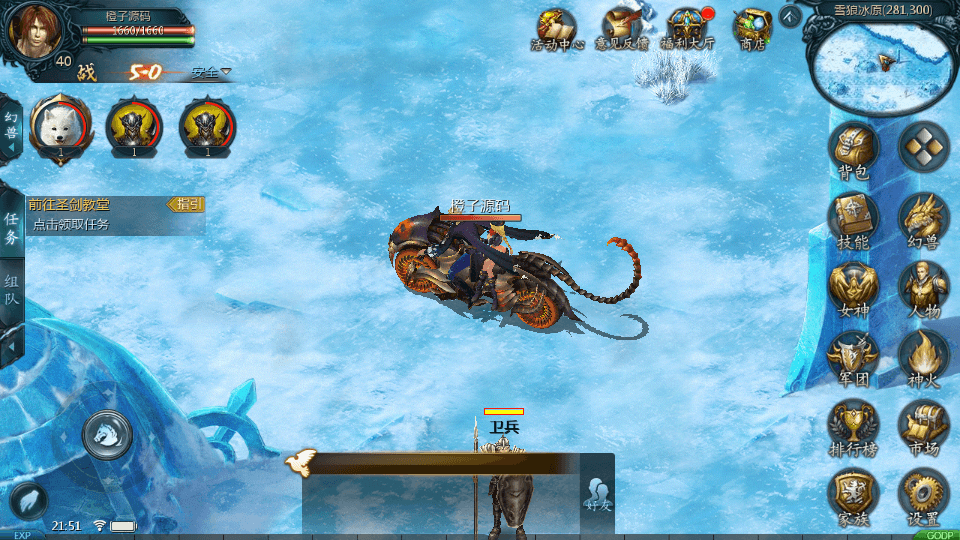Open the 幻兽 dragon icon menu
The image size is (960, 540).
tap(923, 219)
